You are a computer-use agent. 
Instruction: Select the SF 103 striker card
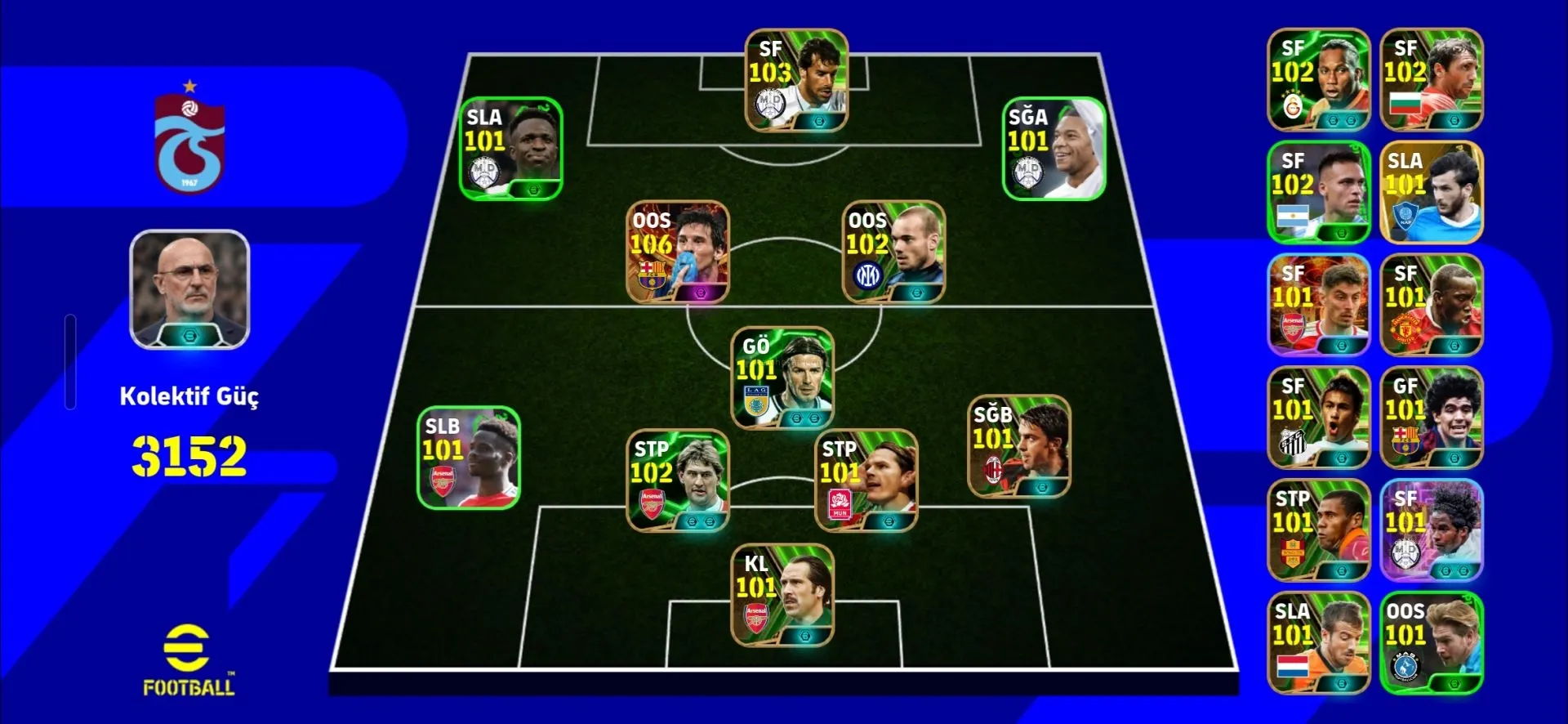(796, 80)
